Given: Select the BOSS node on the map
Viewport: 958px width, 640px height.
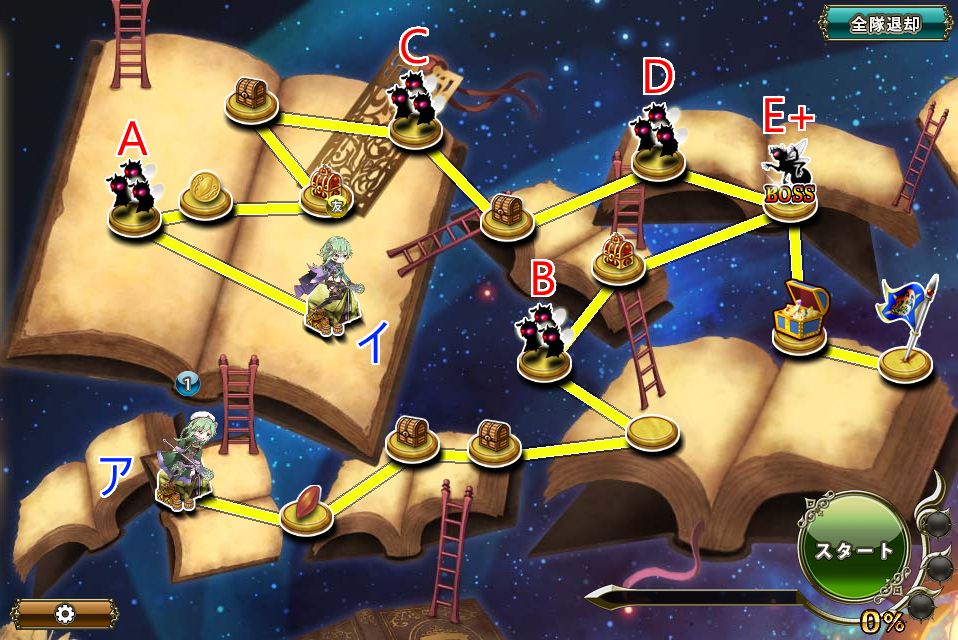Looking at the screenshot, I should point(790,188).
